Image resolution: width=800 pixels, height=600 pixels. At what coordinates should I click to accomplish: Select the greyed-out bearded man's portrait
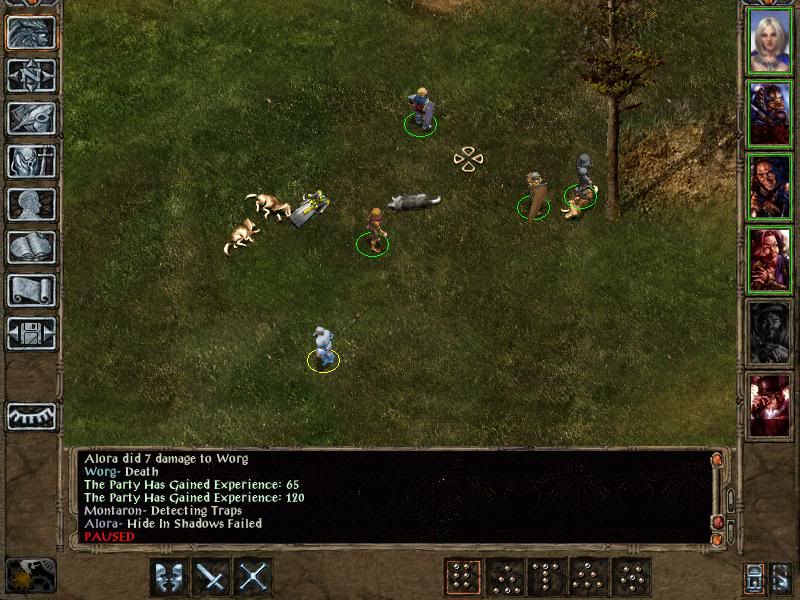(x=769, y=332)
